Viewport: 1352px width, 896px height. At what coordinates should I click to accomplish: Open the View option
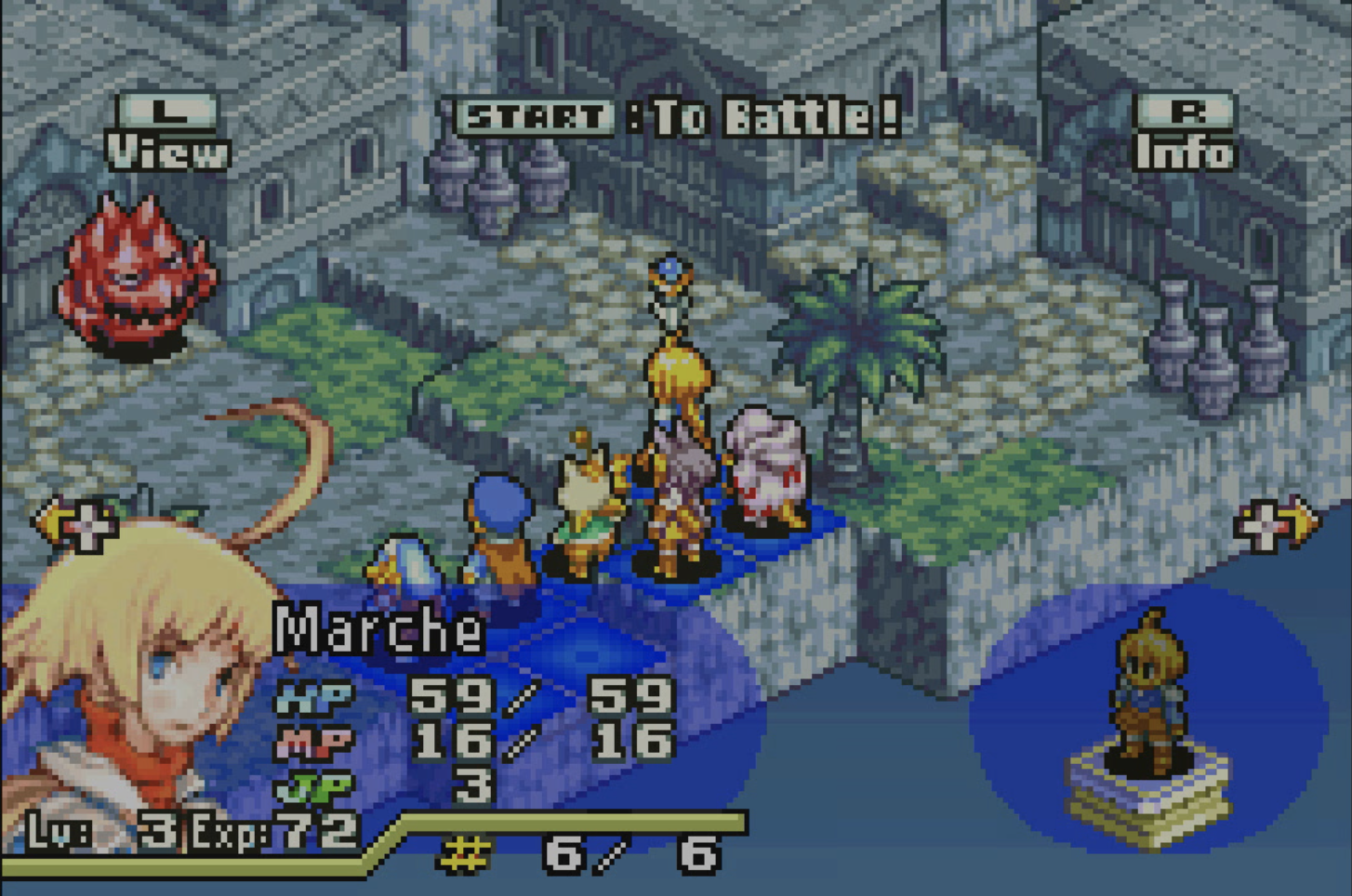167,133
